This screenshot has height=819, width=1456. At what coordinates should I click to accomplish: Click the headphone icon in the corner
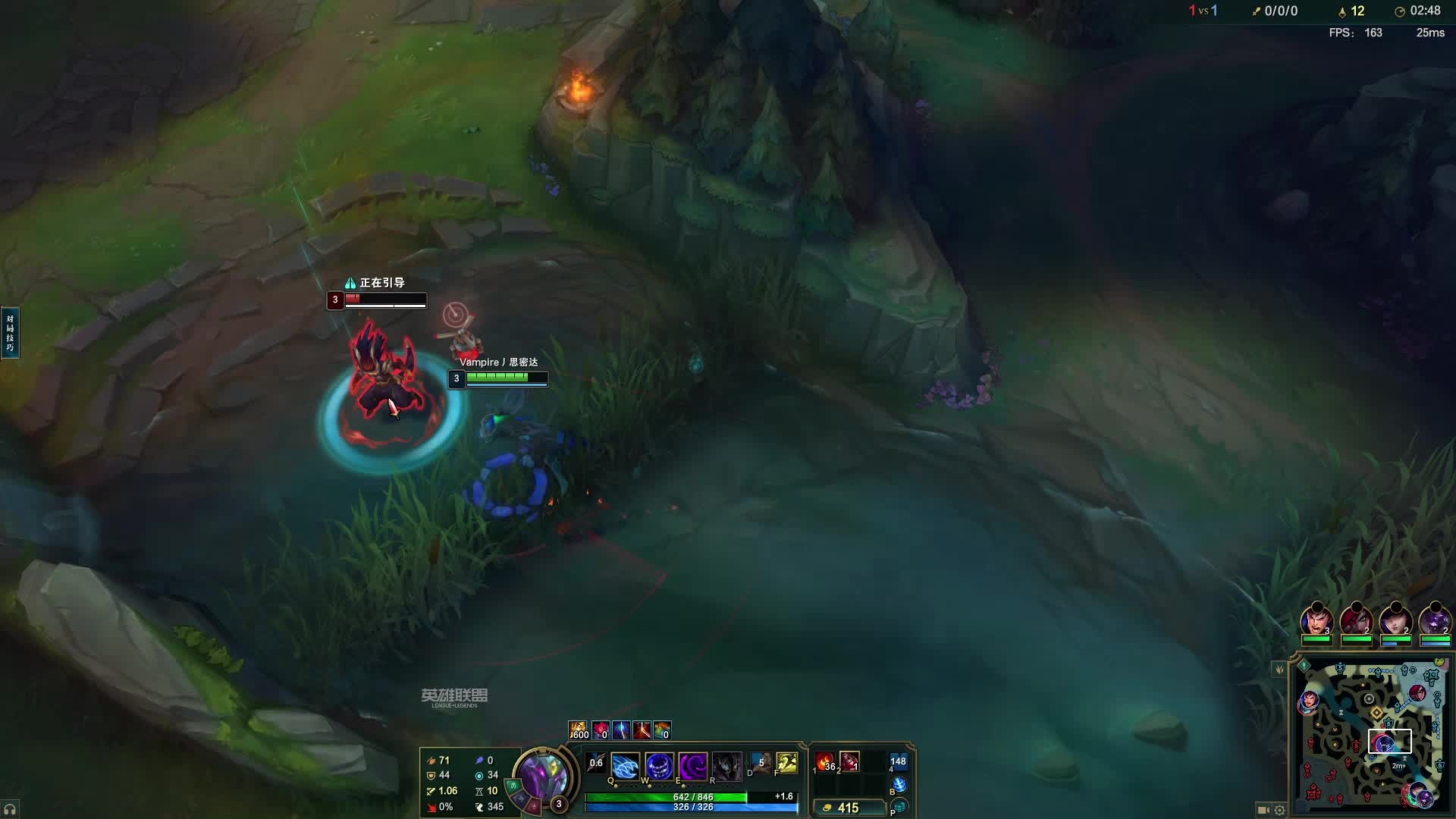point(10,809)
